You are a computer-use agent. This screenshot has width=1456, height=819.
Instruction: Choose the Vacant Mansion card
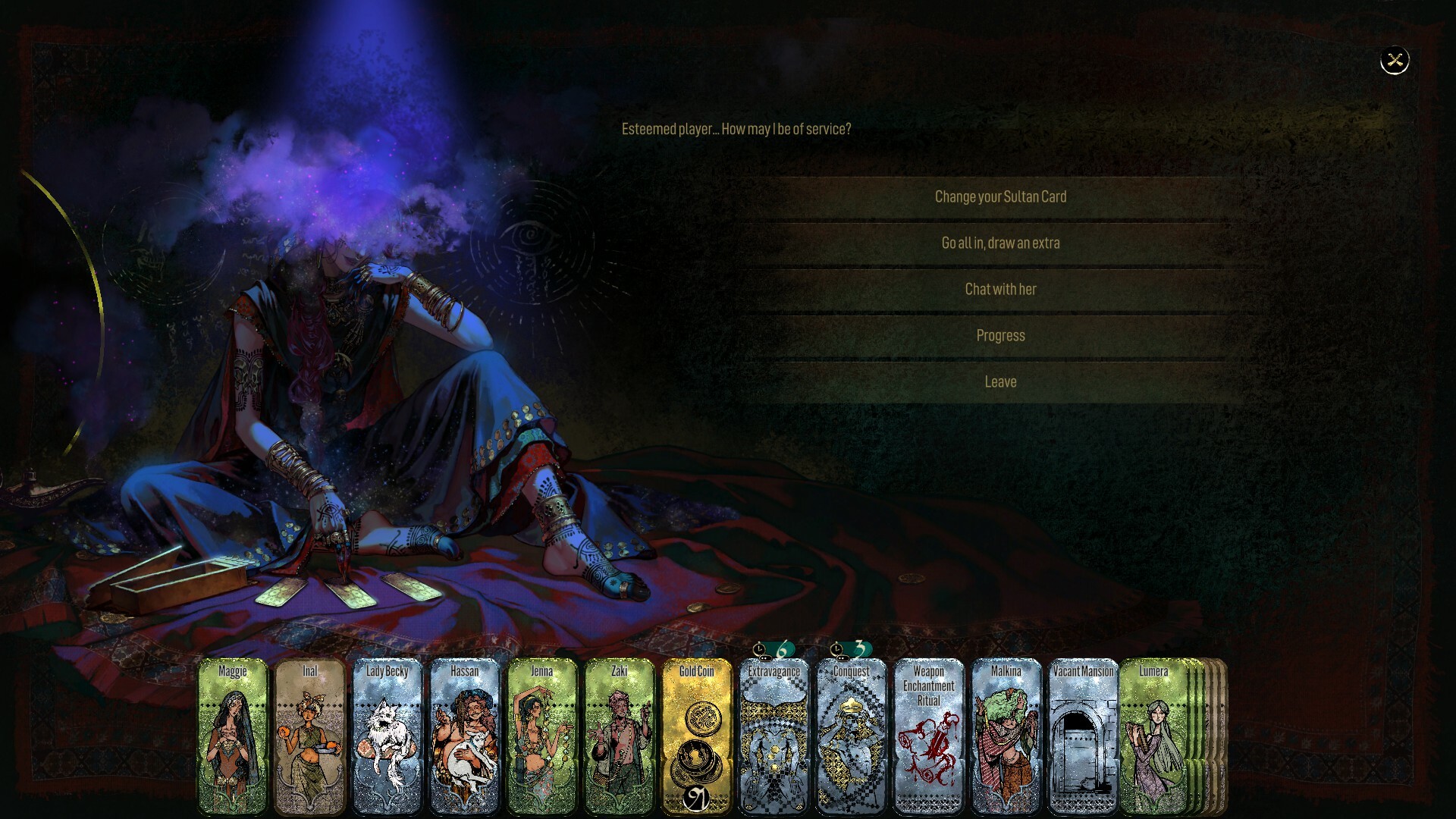click(1084, 736)
